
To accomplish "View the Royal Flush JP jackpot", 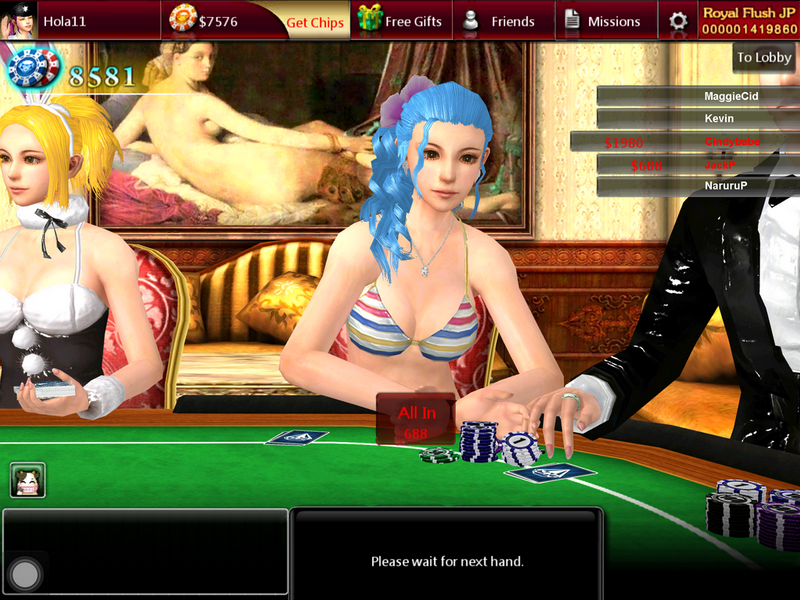I will (749, 21).
